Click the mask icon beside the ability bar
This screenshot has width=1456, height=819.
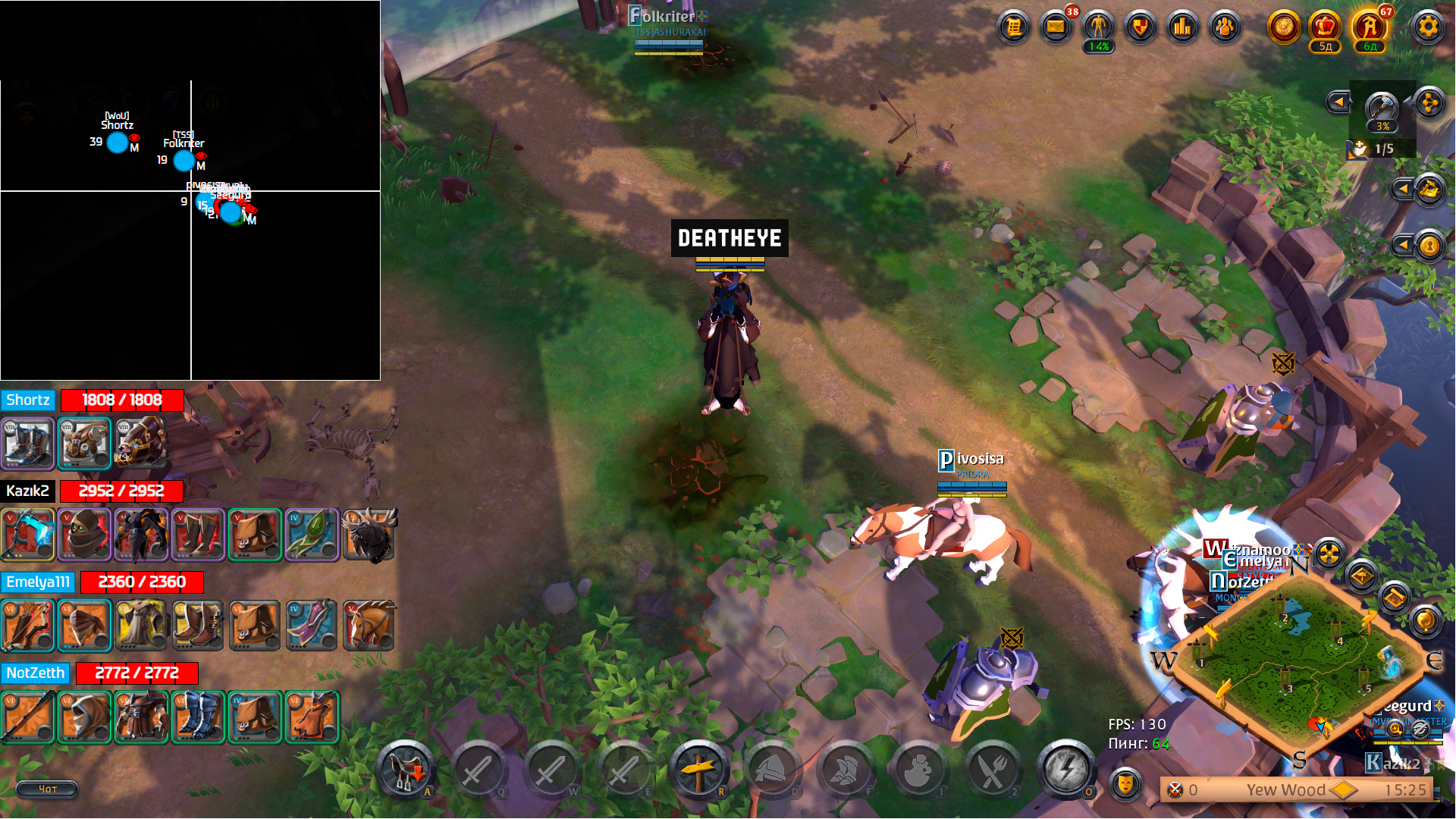click(x=1125, y=783)
